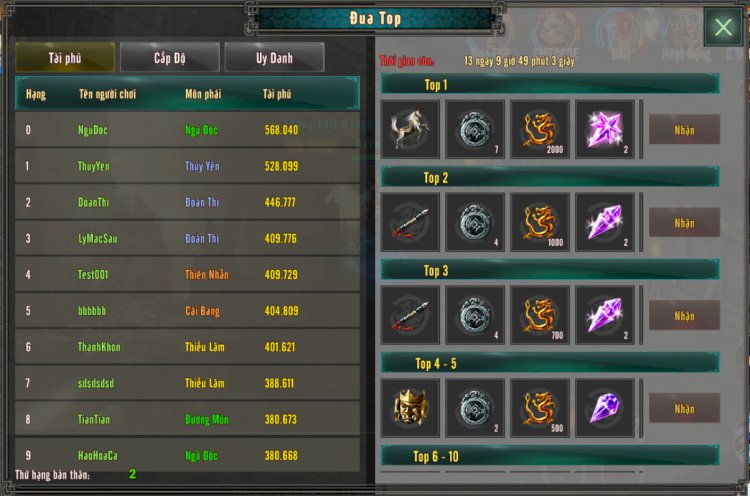Viewport: 750px width, 496px height.
Task: Select ThuyYen's ranking row
Action: [186, 166]
